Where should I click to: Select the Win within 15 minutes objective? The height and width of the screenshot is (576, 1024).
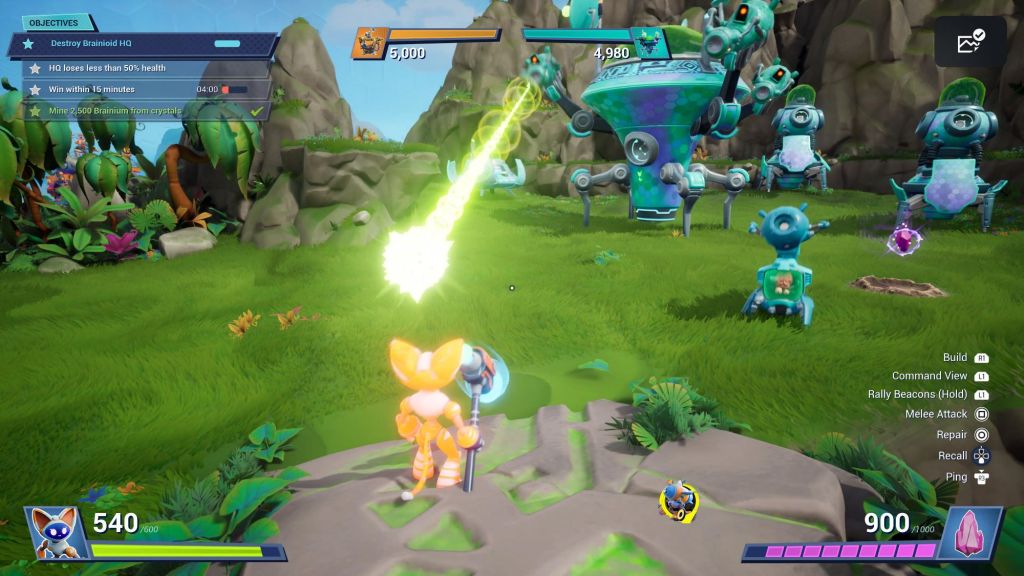pos(140,89)
